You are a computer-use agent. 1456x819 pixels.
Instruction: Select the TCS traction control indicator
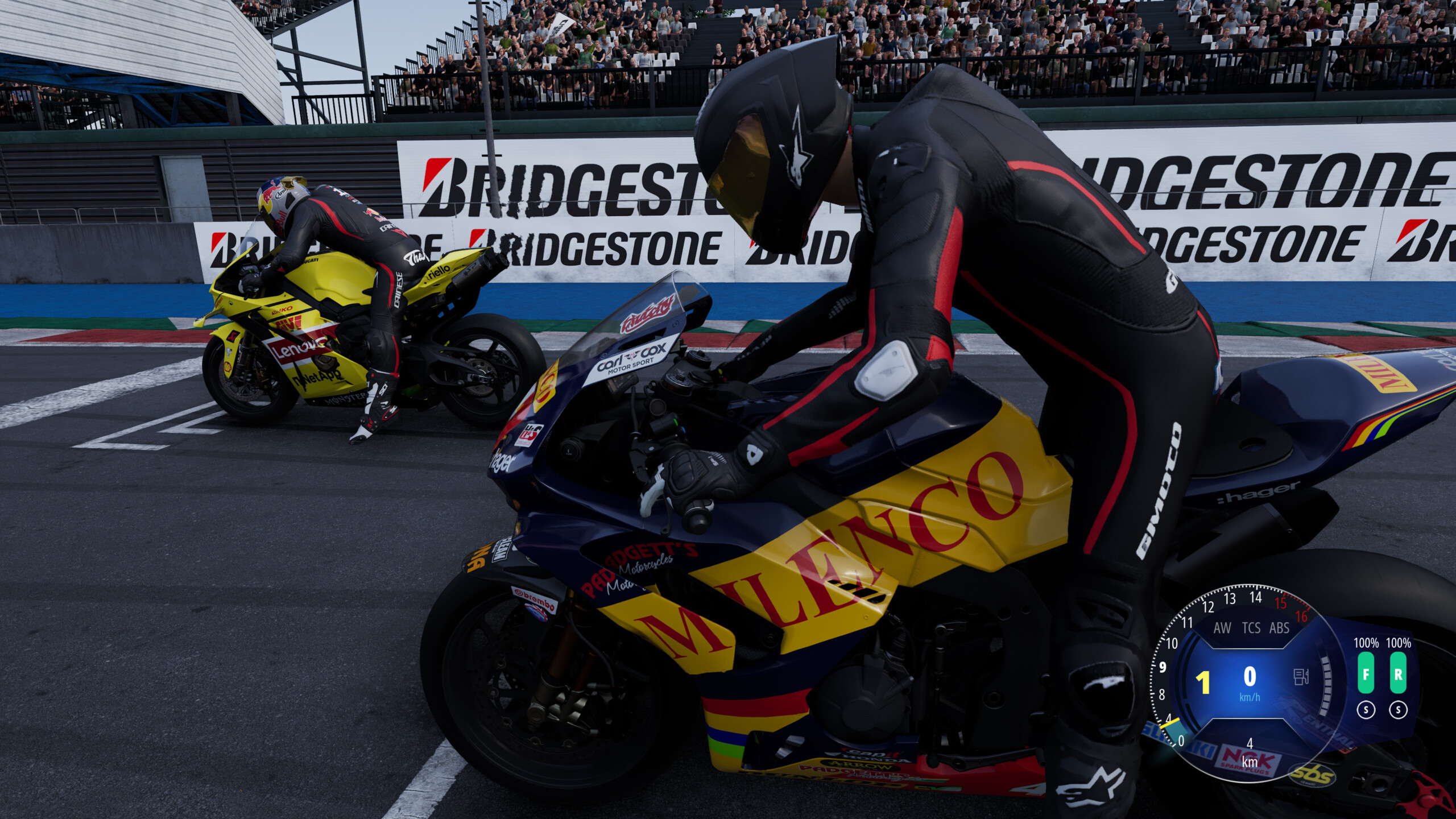[1251, 628]
